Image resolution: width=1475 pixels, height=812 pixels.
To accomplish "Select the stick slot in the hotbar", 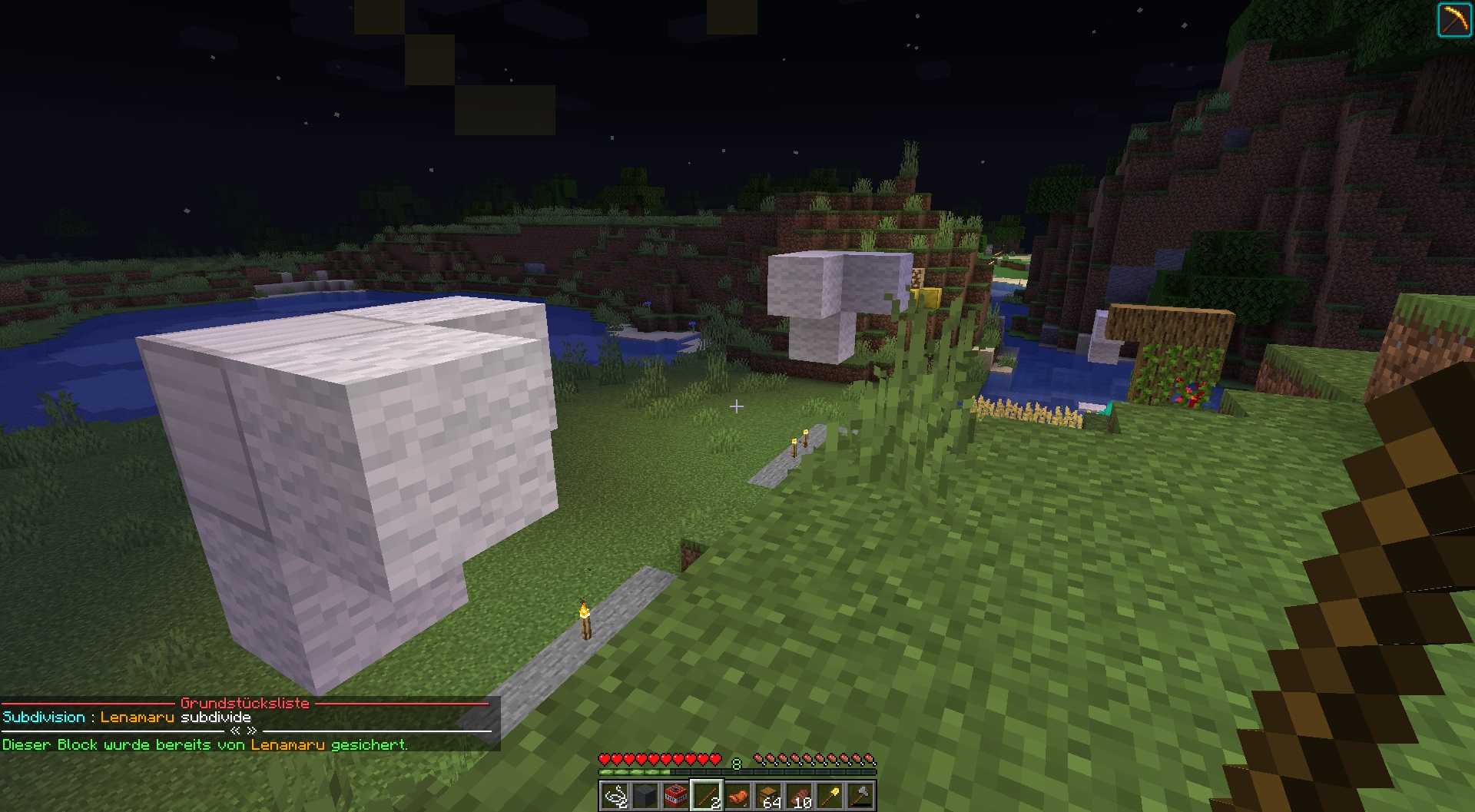I will coord(707,796).
